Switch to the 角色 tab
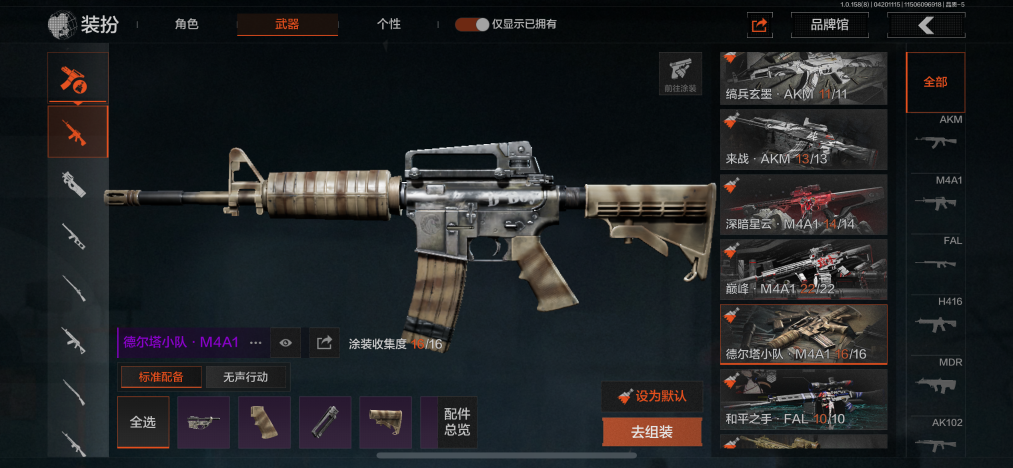 [186, 24]
